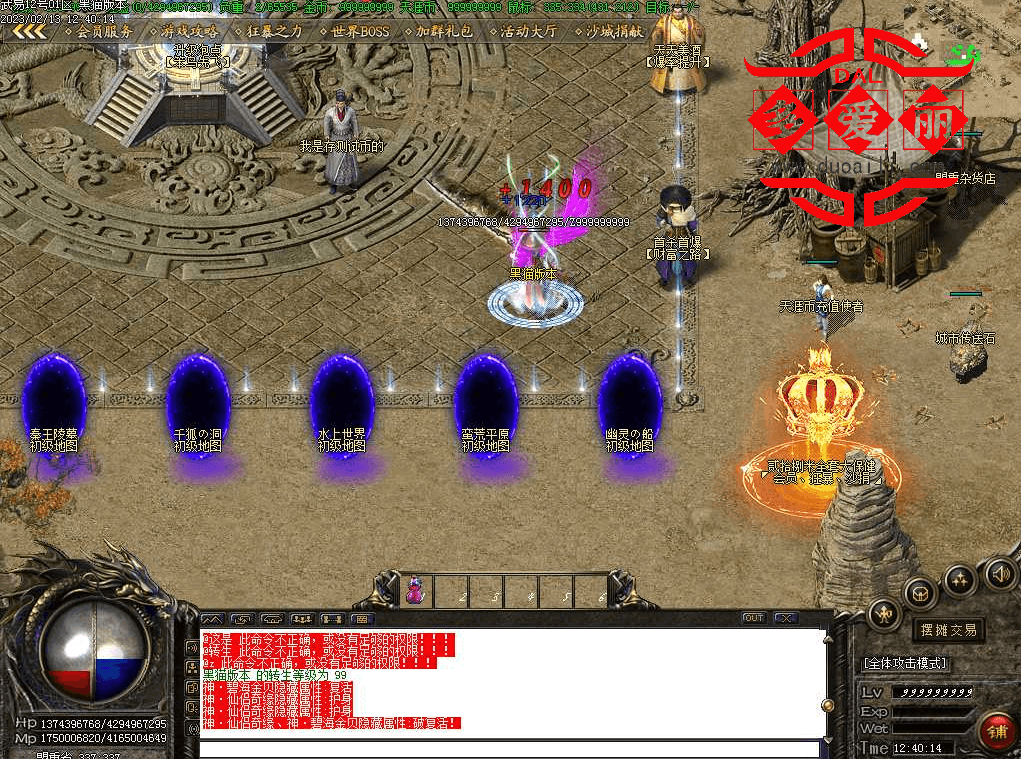The height and width of the screenshot is (759, 1021).
Task: Open the bag chest round button
Action: 920,592
